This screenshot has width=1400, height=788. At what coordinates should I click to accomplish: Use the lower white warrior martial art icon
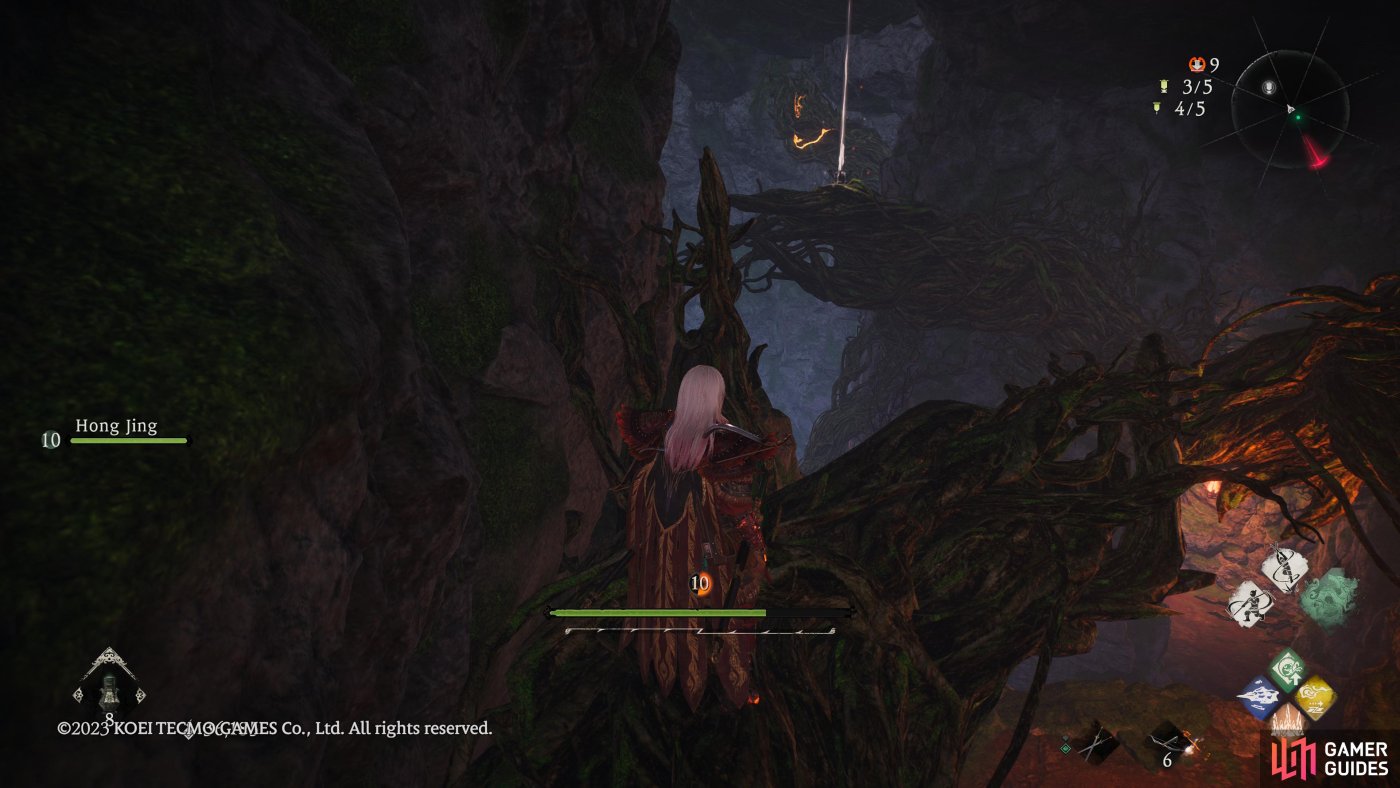pyautogui.click(x=1252, y=605)
